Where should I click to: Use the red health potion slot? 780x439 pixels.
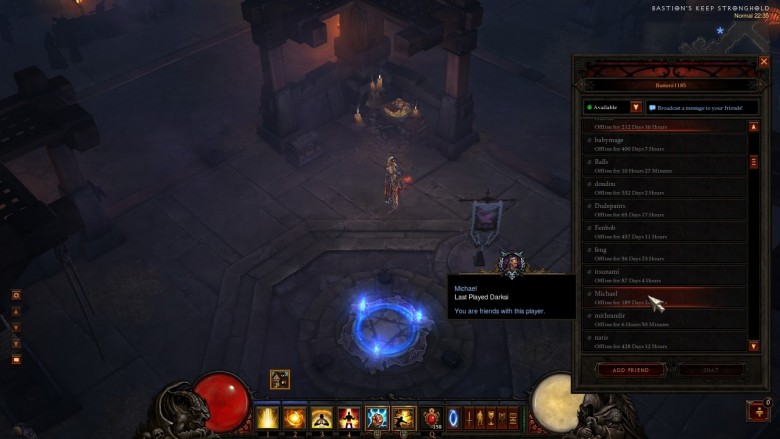pos(432,417)
